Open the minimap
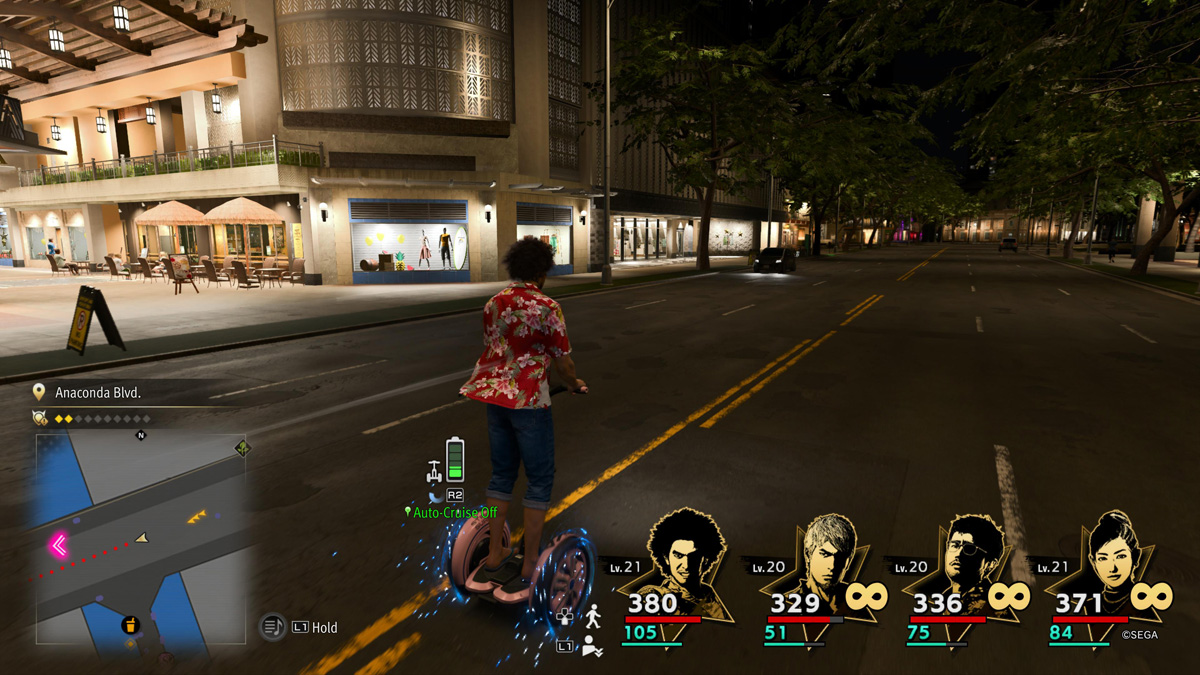1200x675 pixels. [x=141, y=539]
